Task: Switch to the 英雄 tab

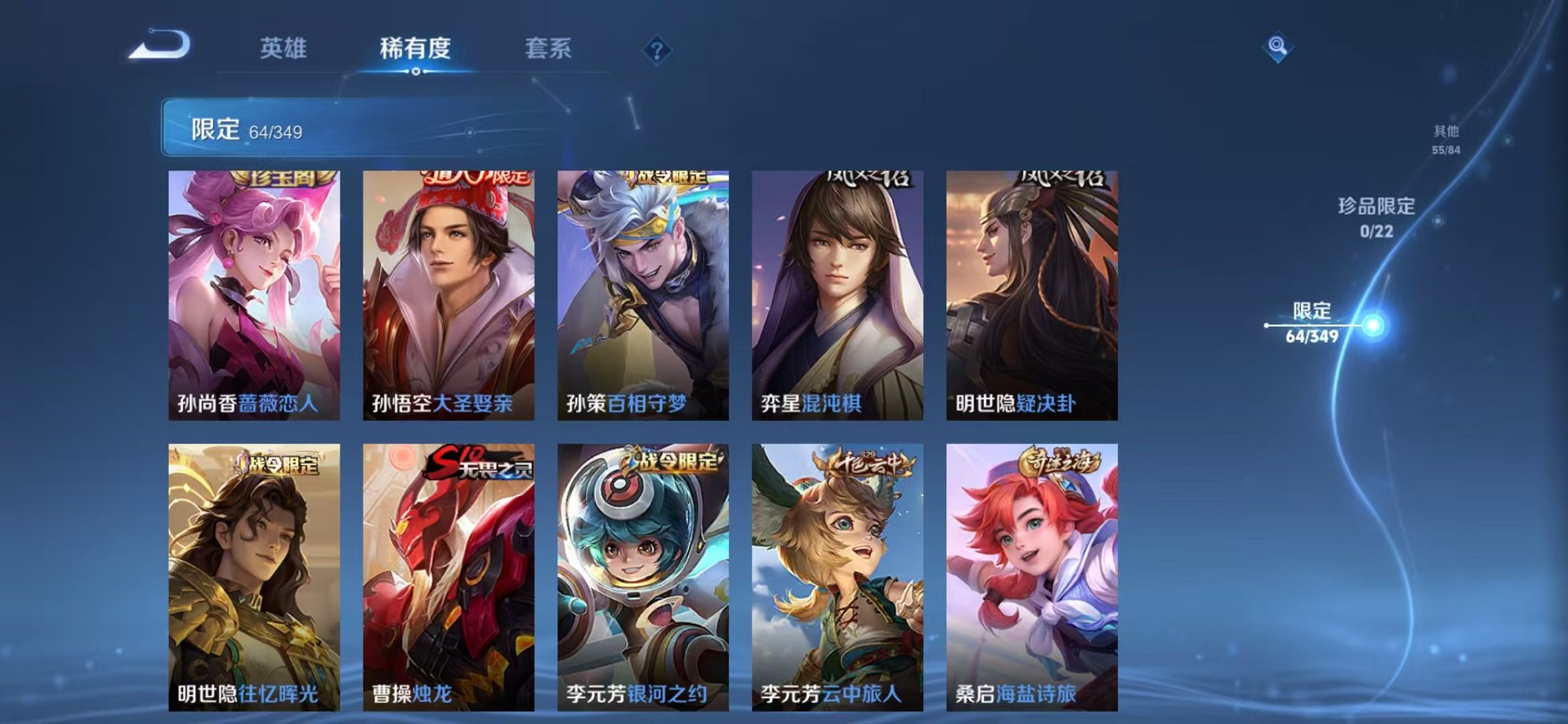Action: (x=285, y=49)
